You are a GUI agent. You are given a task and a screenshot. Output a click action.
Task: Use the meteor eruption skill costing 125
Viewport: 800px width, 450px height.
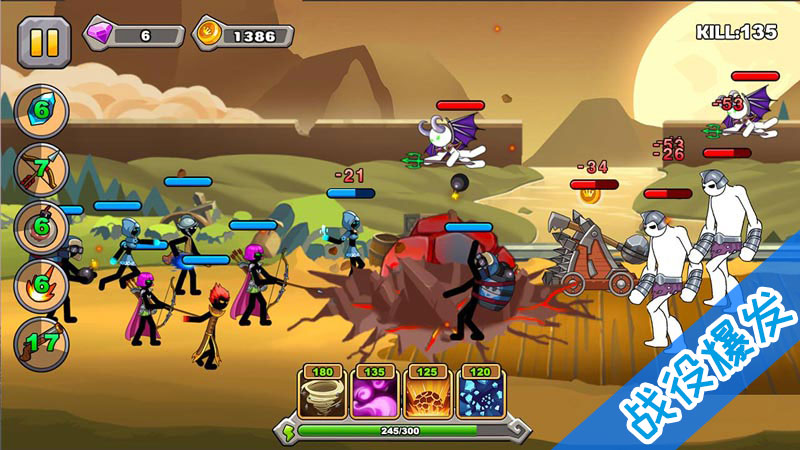pos(428,396)
